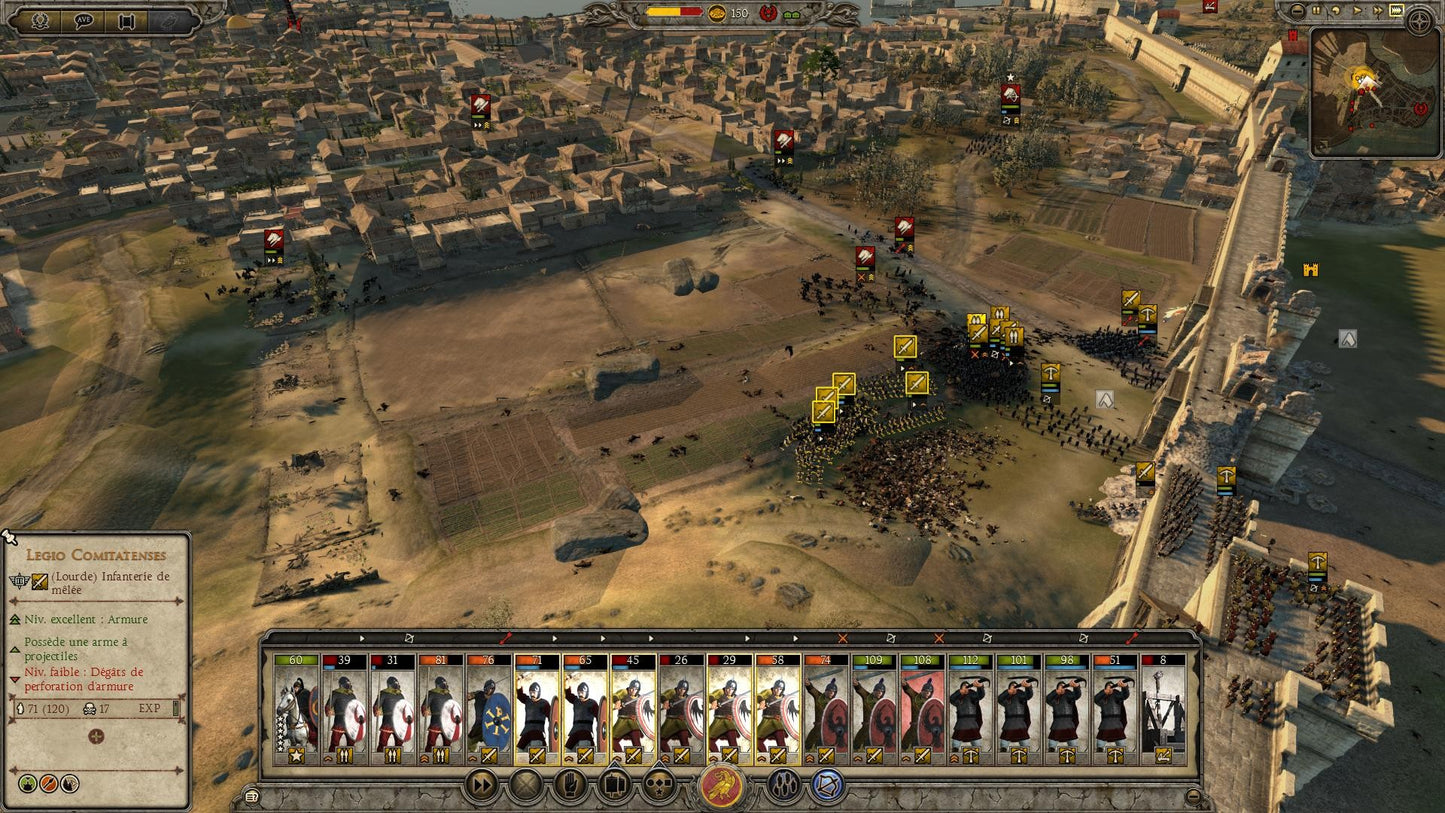This screenshot has height=813, width=1445.
Task: Click the withdraw army blue arrow icon
Action: point(825,787)
